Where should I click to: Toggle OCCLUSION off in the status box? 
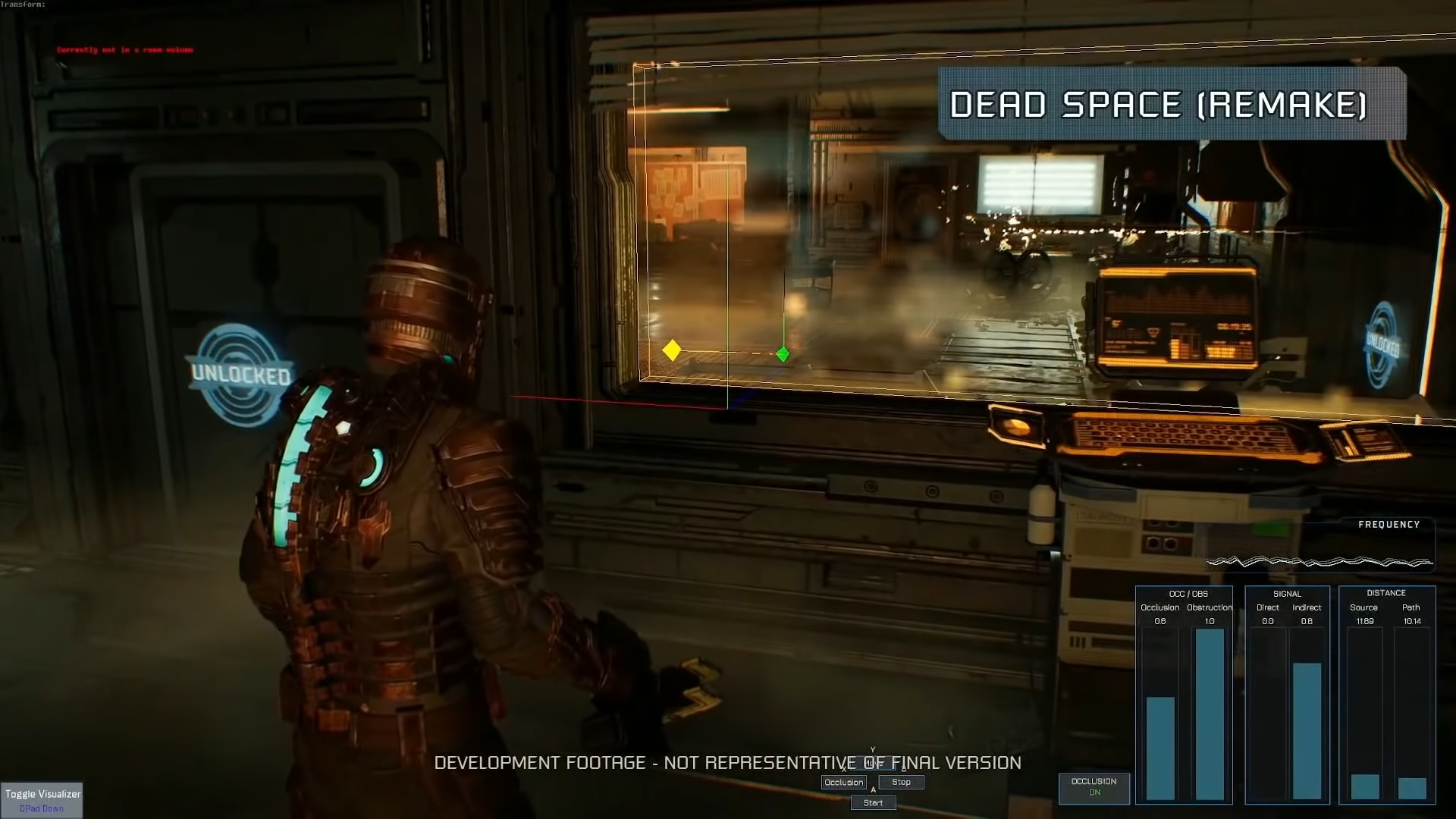click(1094, 789)
